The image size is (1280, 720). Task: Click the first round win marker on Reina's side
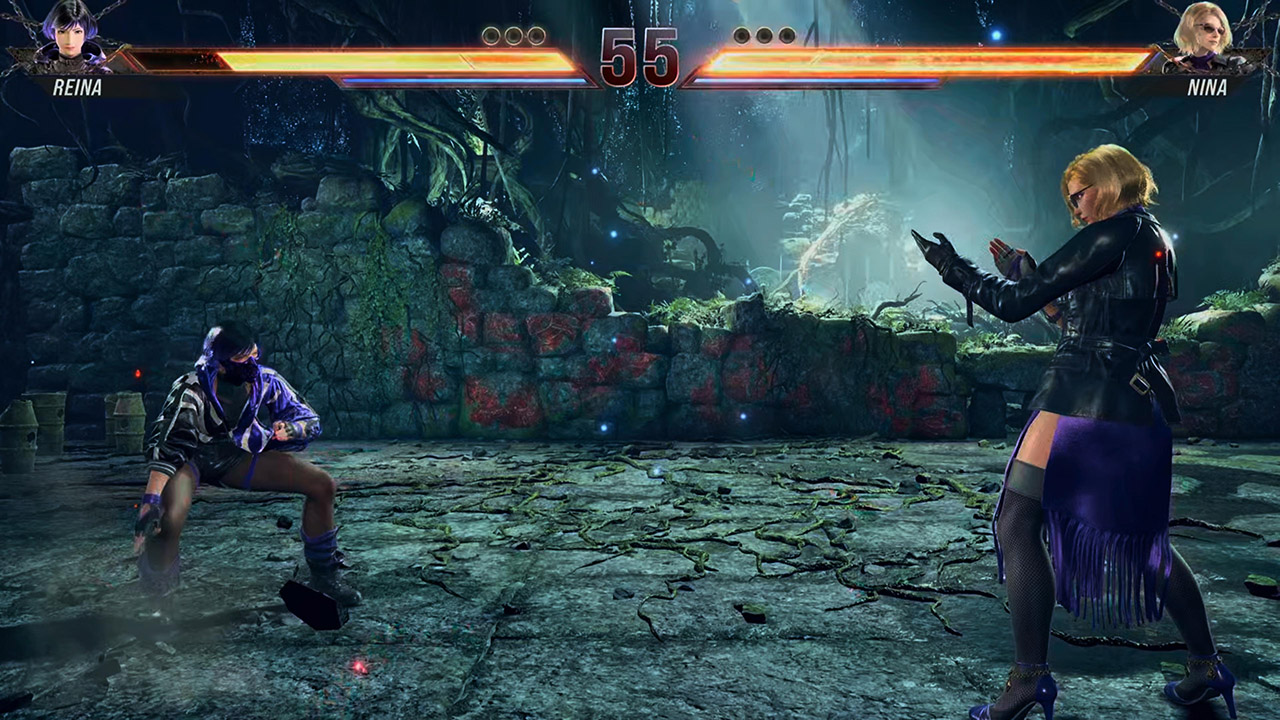coord(490,34)
